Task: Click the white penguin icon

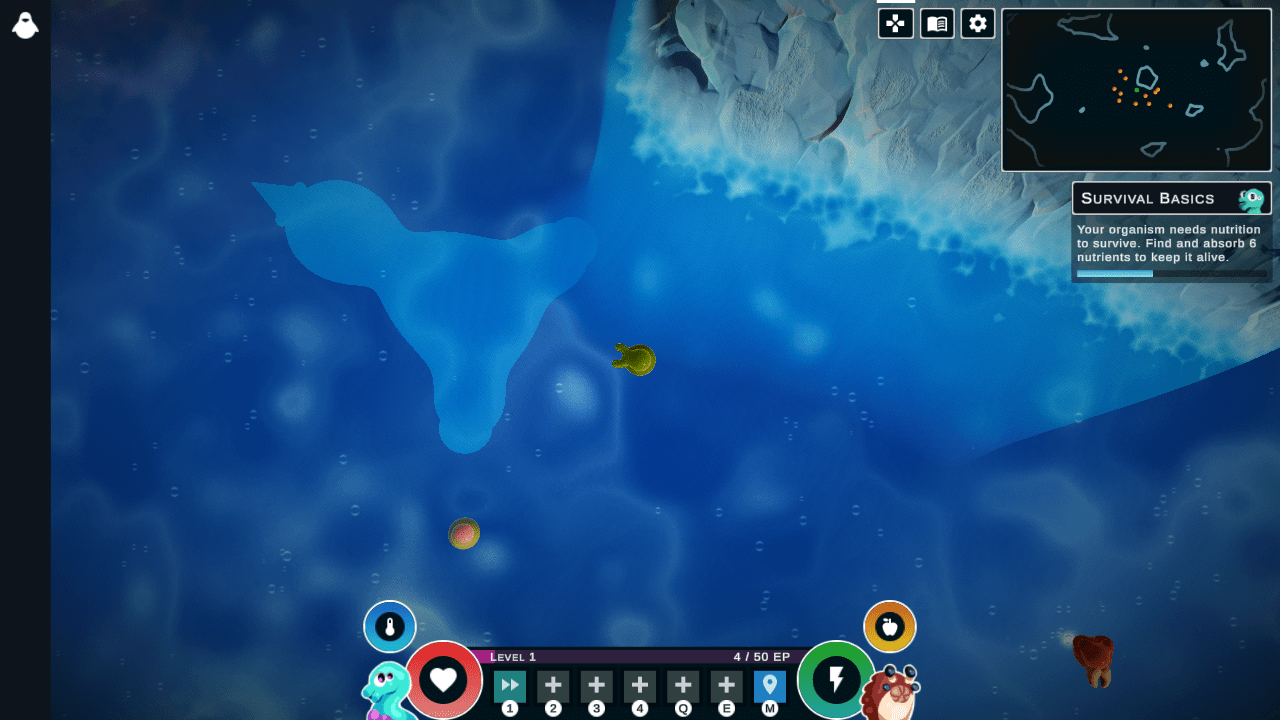Action: tap(25, 25)
